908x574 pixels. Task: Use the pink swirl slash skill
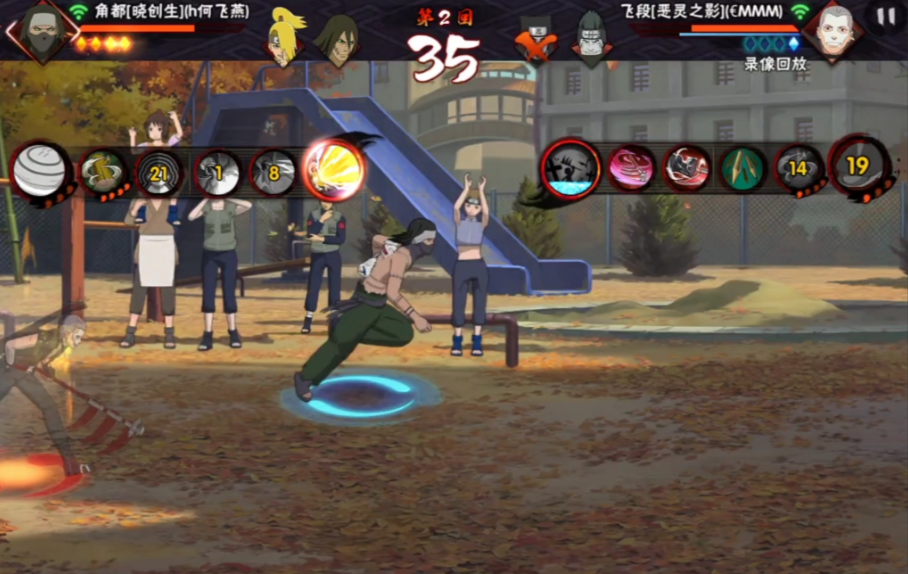631,168
